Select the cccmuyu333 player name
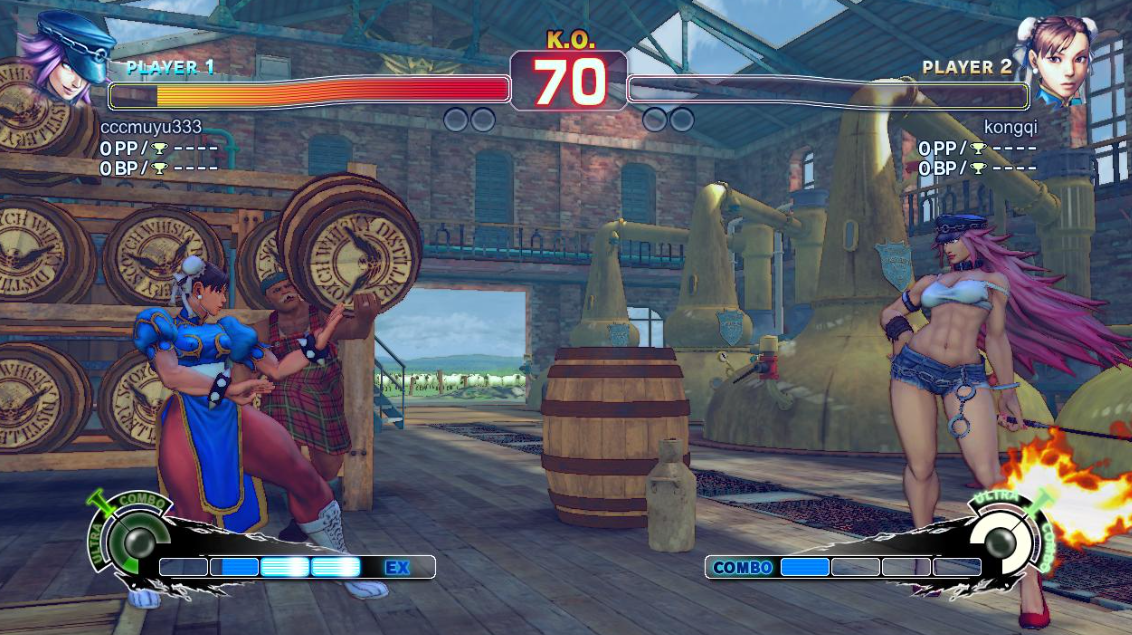Image resolution: width=1132 pixels, height=635 pixels. point(151,127)
